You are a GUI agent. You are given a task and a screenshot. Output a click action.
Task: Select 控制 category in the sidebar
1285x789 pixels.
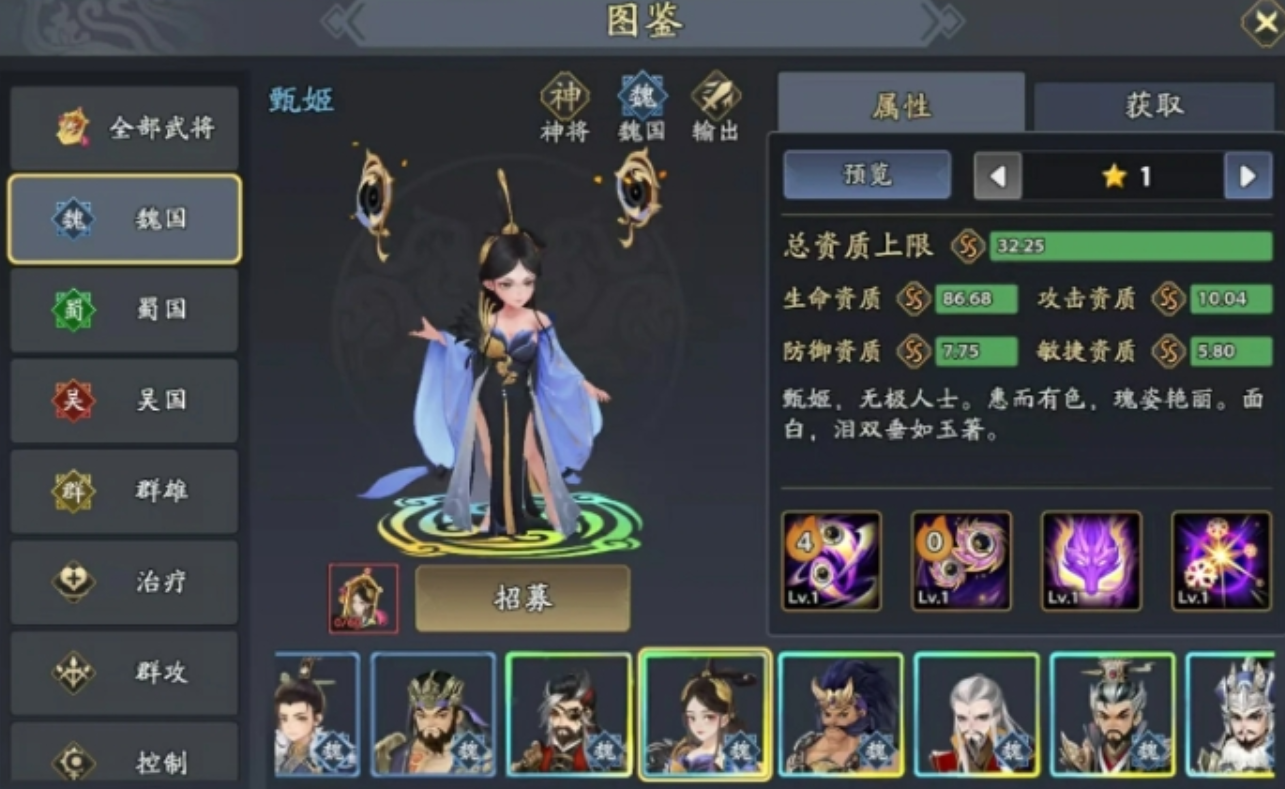tap(123, 763)
